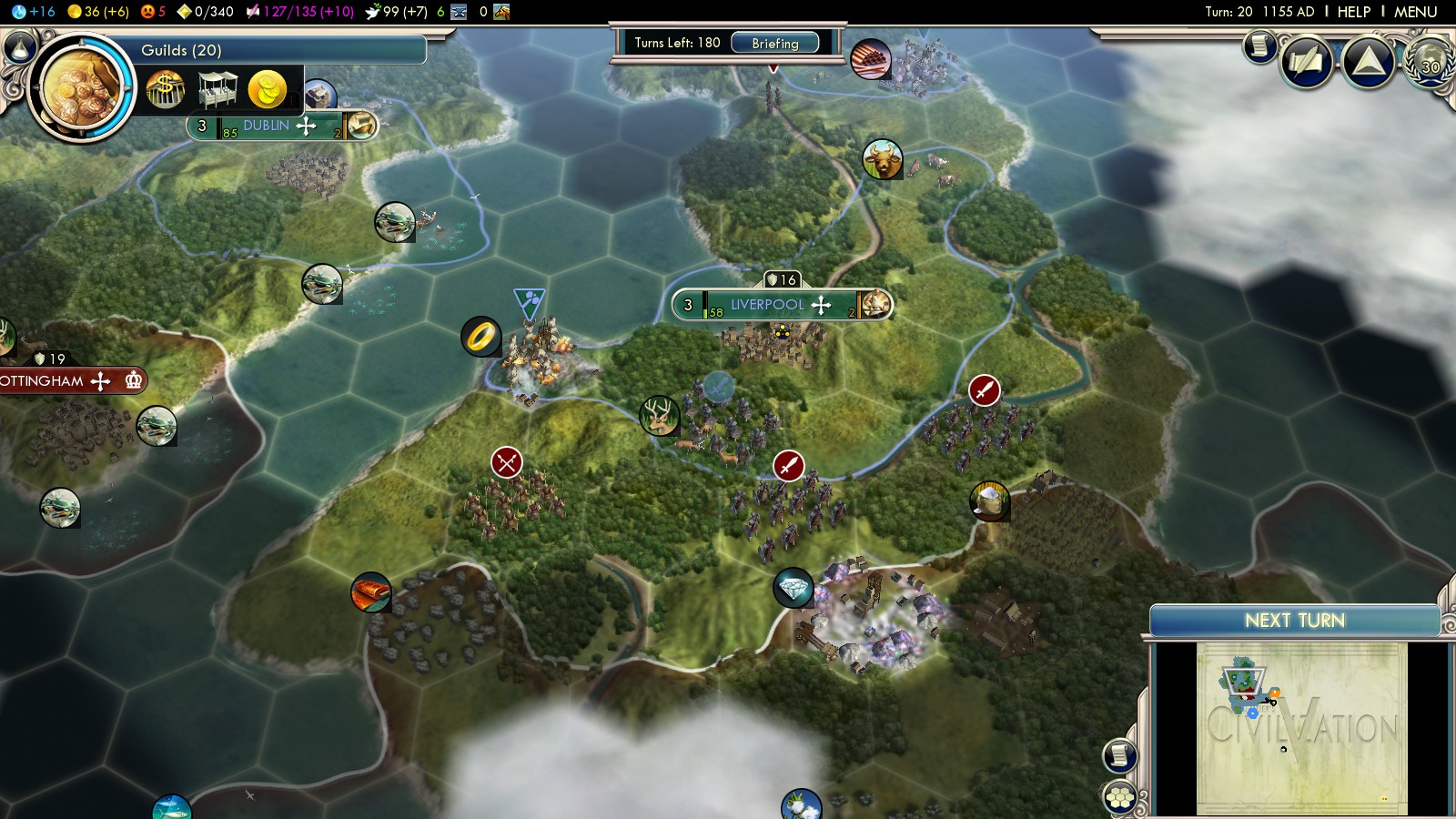
Task: Open the Guilds research progress banner
Action: pos(273,50)
